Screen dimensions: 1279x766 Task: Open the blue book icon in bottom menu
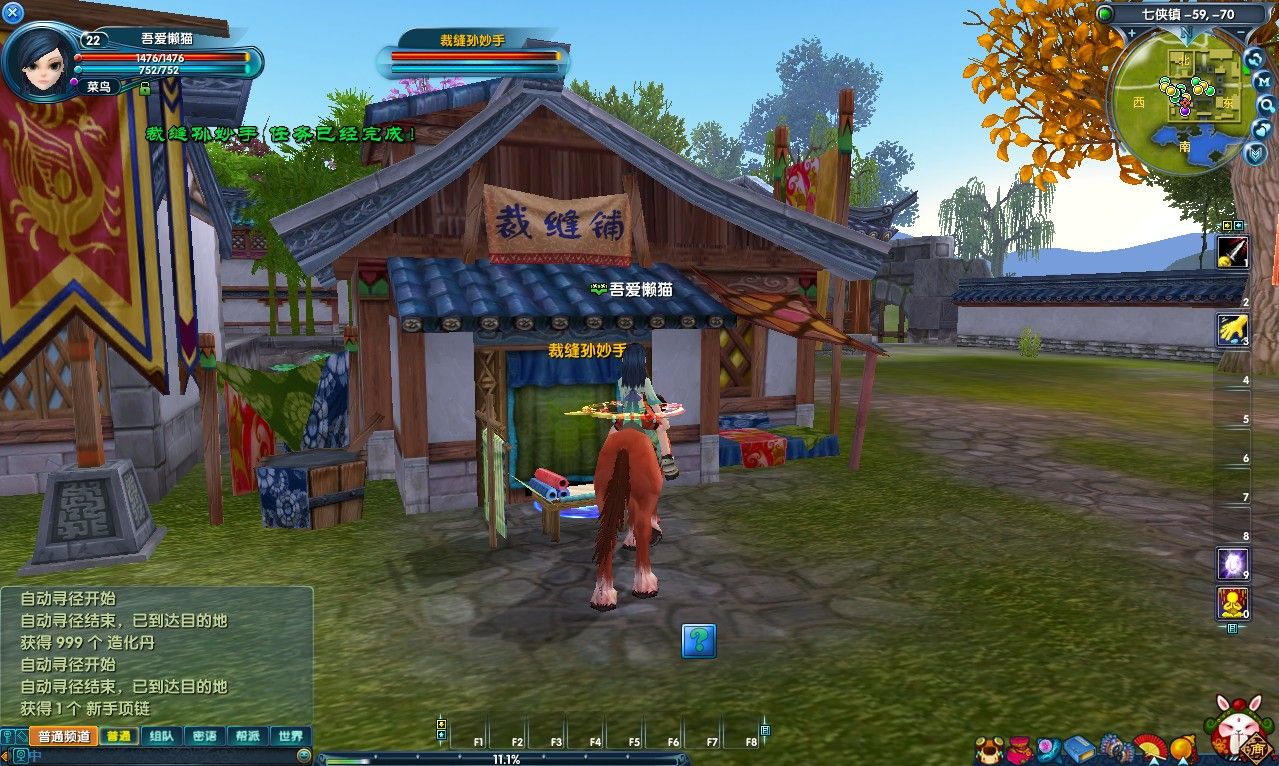coord(1079,748)
